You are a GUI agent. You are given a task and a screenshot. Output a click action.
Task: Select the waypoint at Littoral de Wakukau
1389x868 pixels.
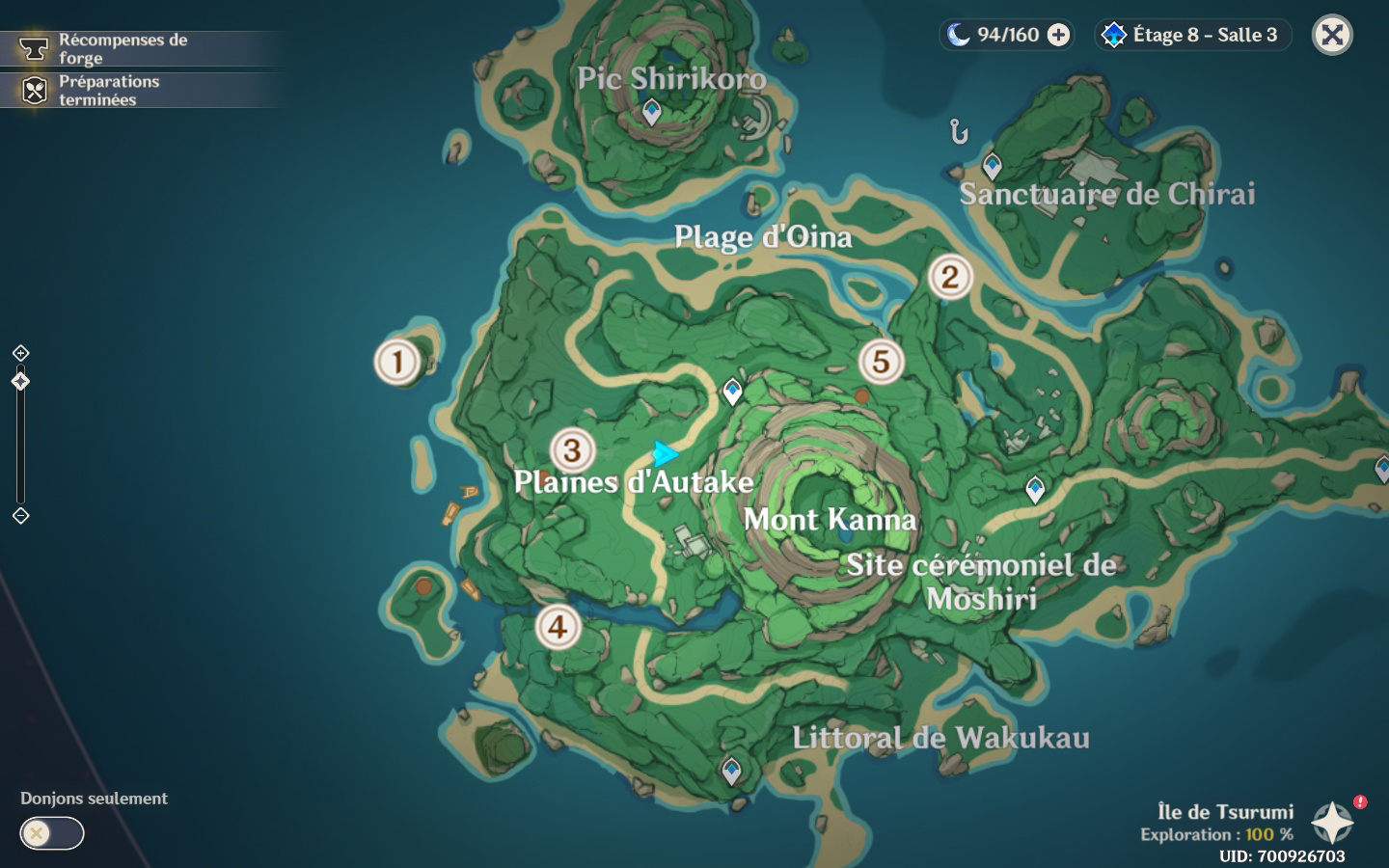pyautogui.click(x=732, y=771)
